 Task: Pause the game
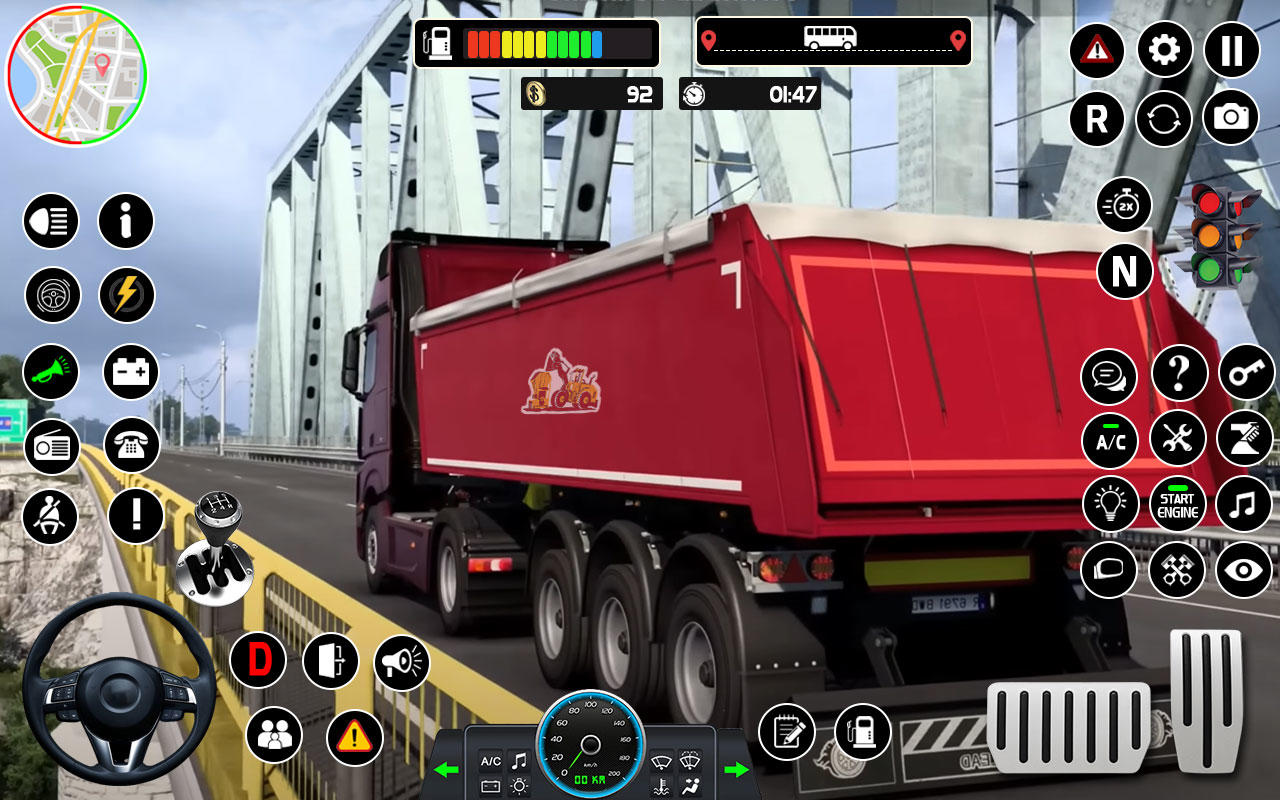click(1230, 51)
